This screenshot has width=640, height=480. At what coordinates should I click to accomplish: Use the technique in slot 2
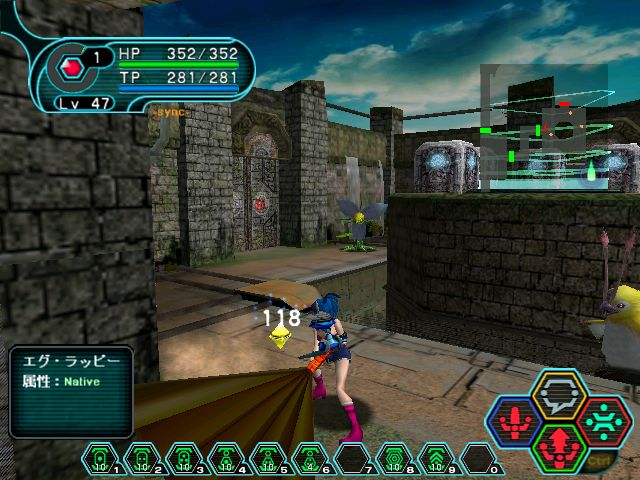(x=143, y=458)
